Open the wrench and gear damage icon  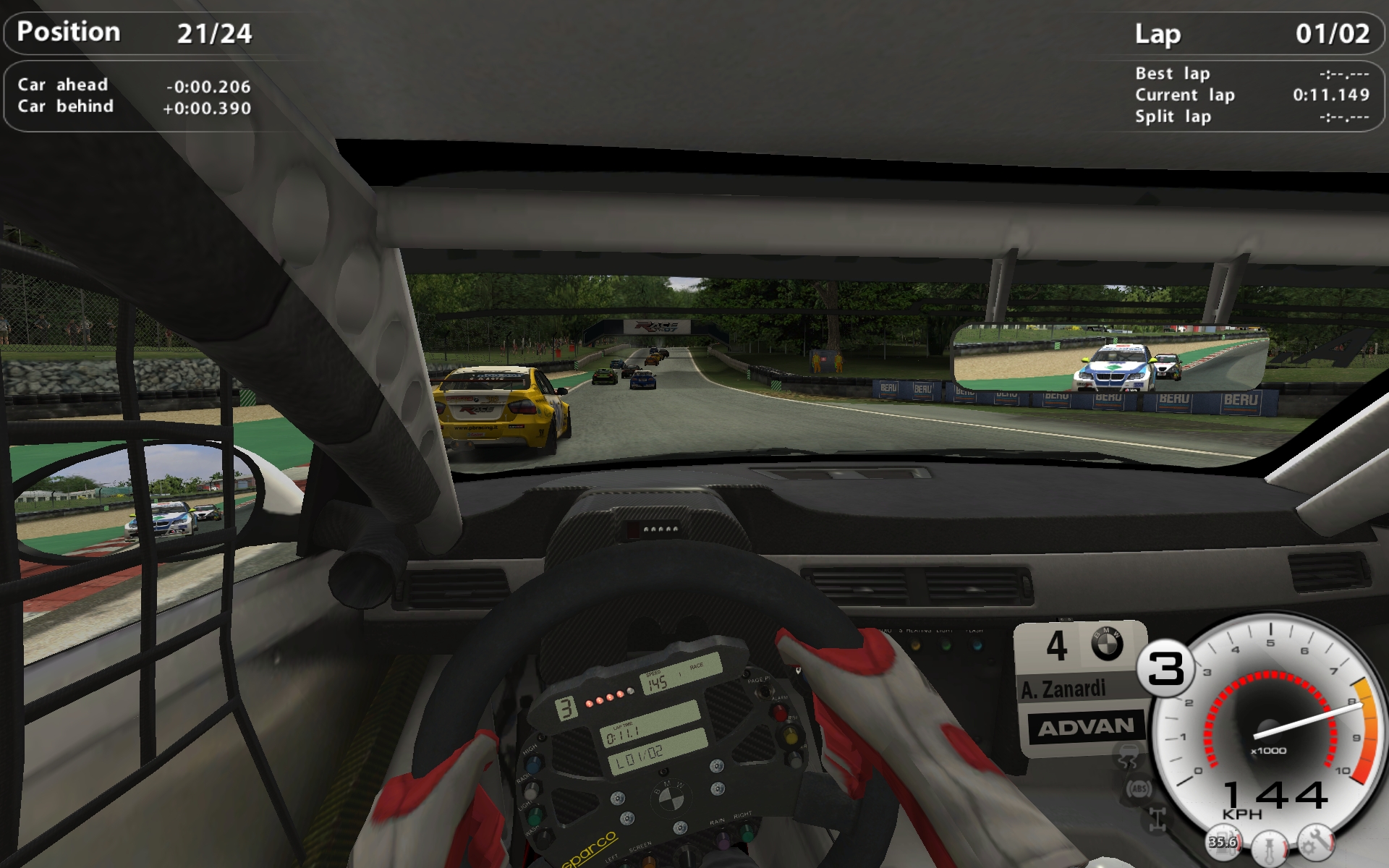click(x=1316, y=841)
